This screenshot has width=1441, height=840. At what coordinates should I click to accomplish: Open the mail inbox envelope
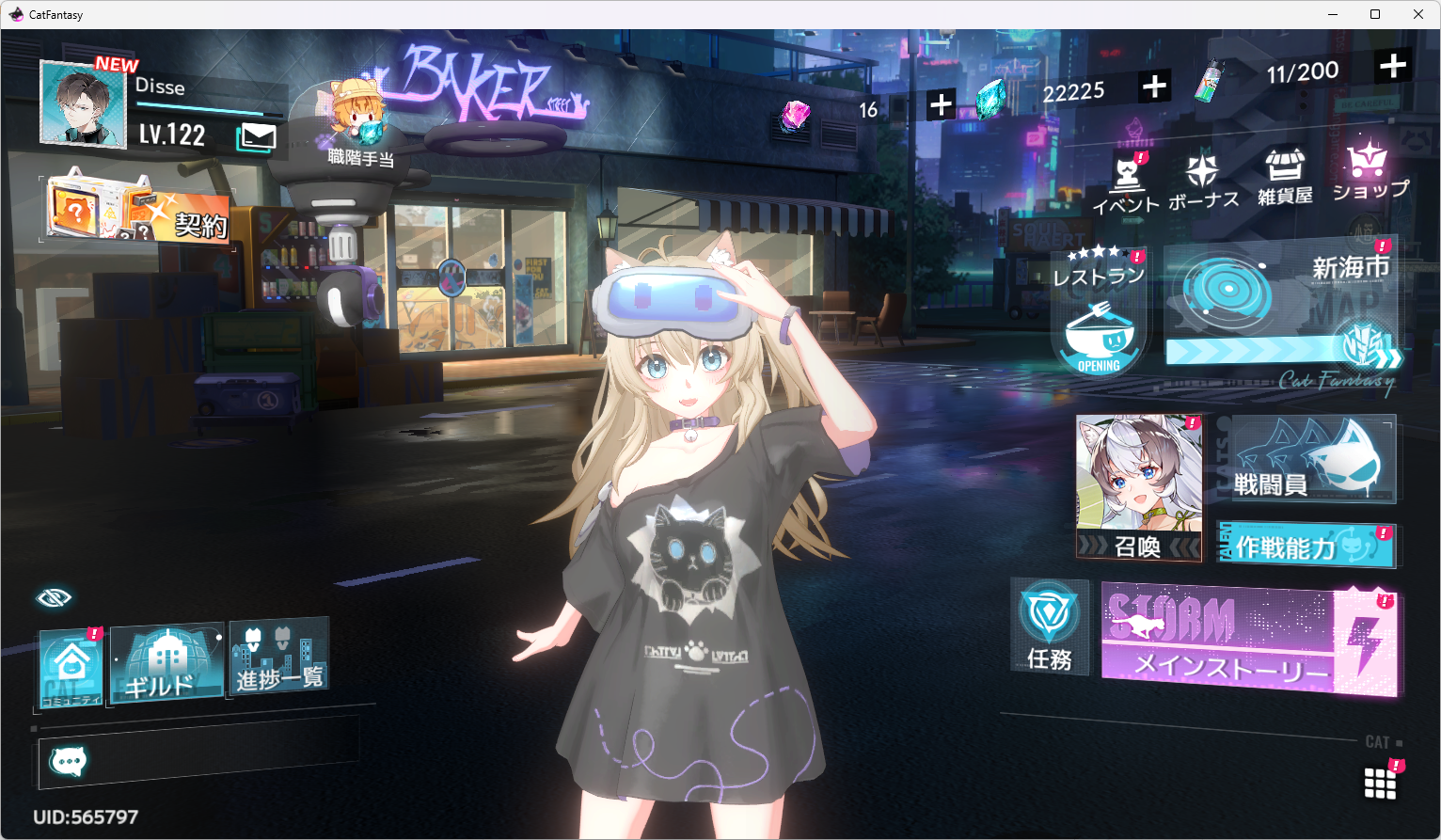tap(257, 137)
